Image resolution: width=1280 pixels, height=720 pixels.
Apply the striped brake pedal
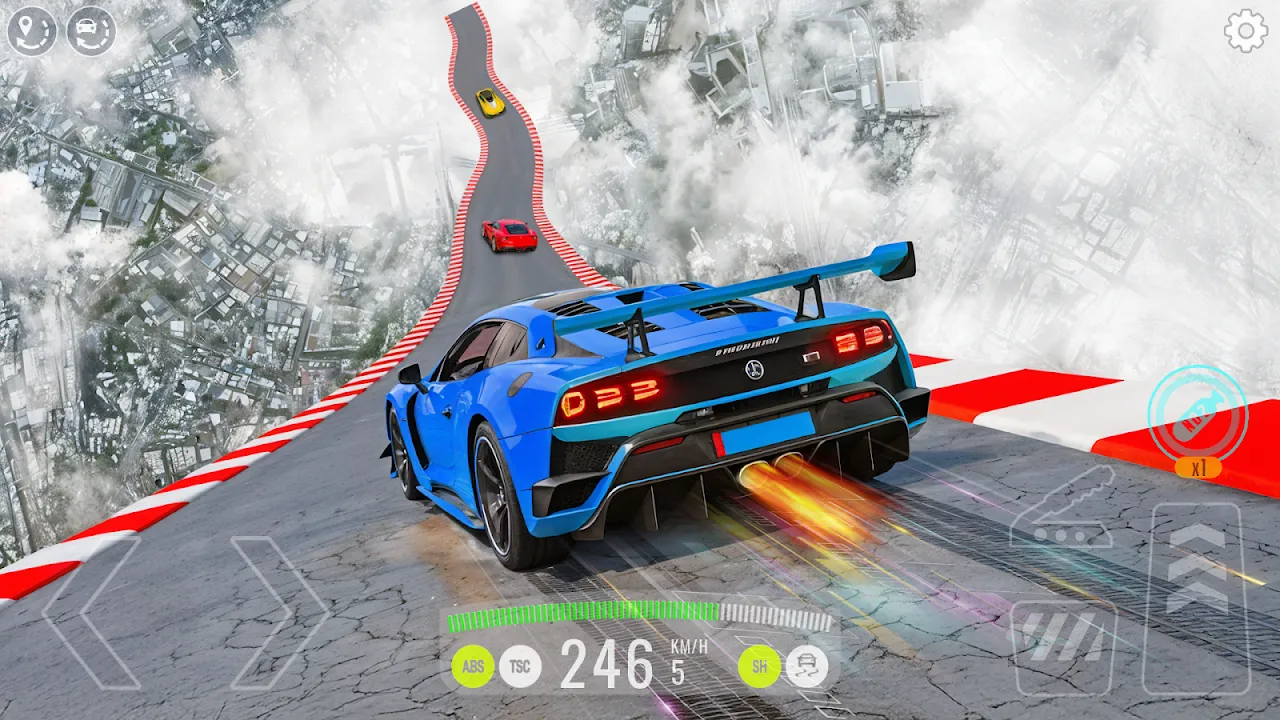click(x=1062, y=647)
